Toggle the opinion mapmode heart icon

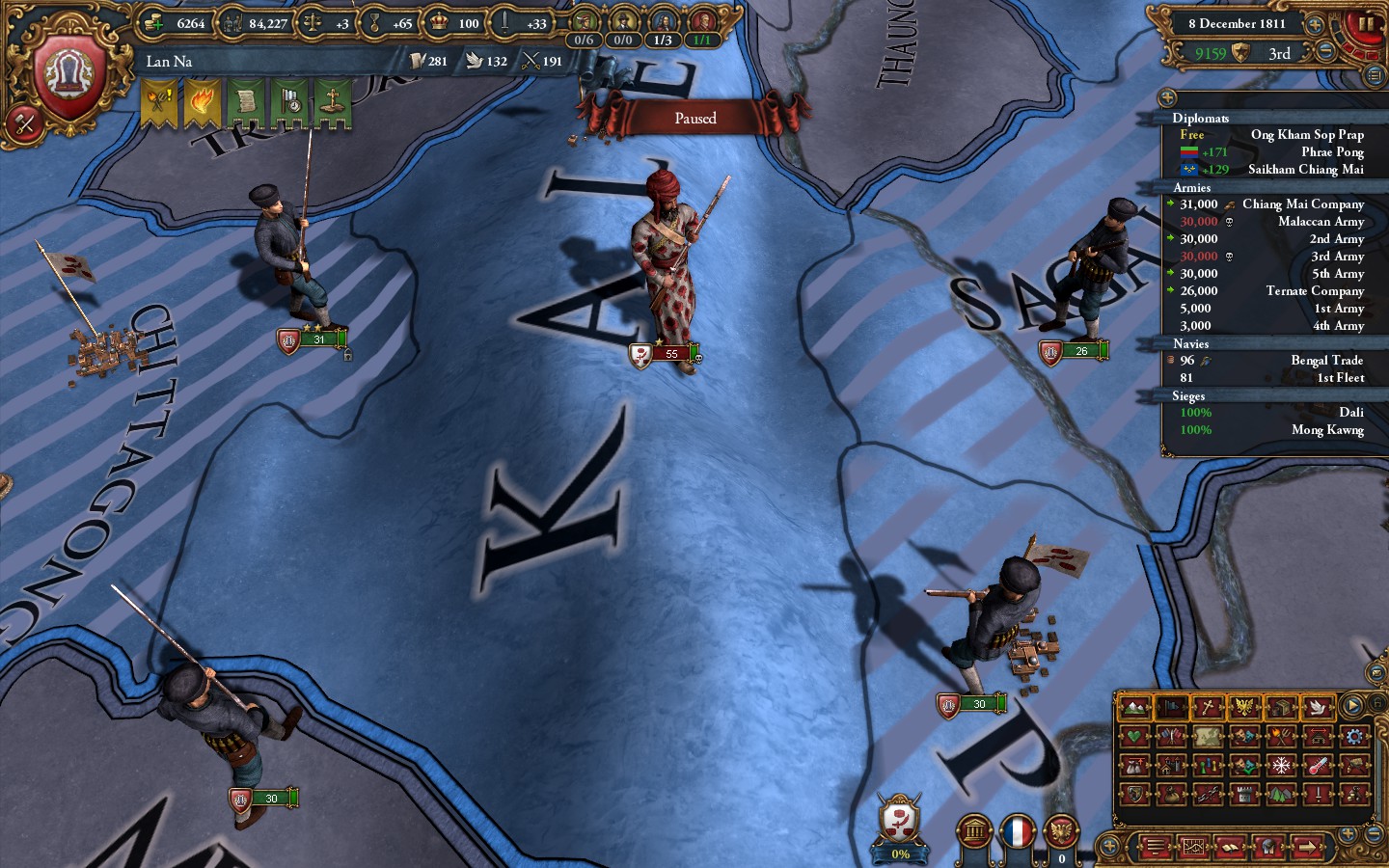1135,736
